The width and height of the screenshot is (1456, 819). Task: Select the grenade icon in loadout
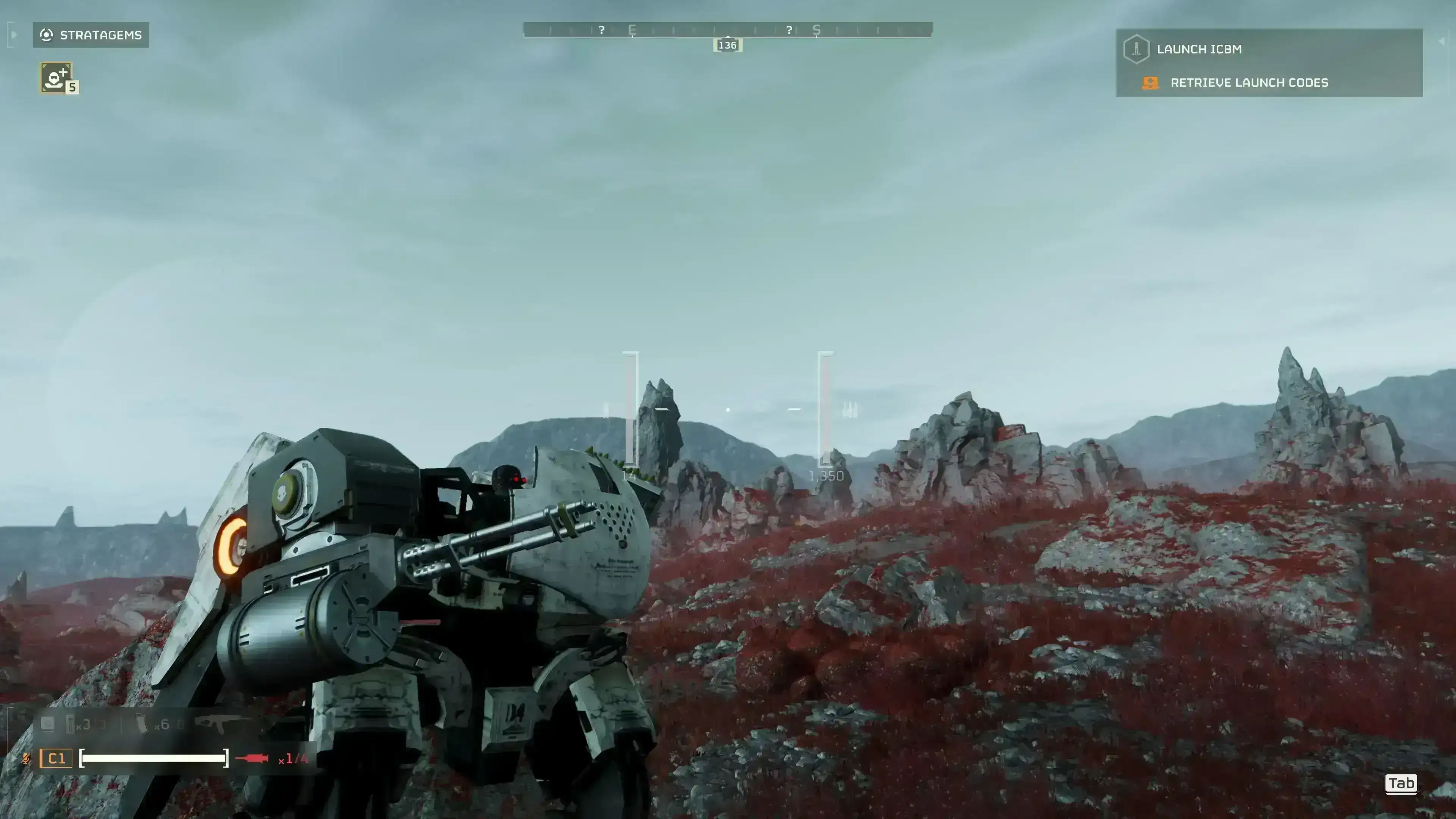point(70,724)
